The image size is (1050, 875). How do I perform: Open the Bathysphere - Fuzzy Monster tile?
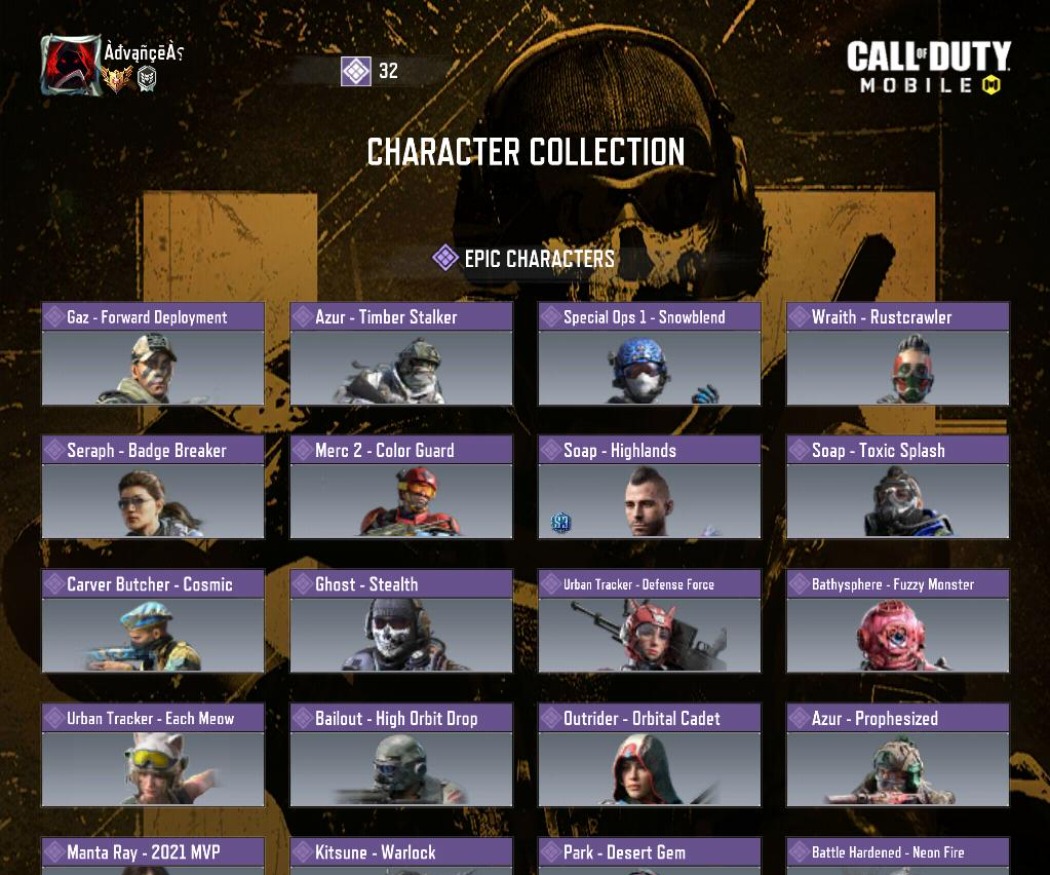point(897,621)
